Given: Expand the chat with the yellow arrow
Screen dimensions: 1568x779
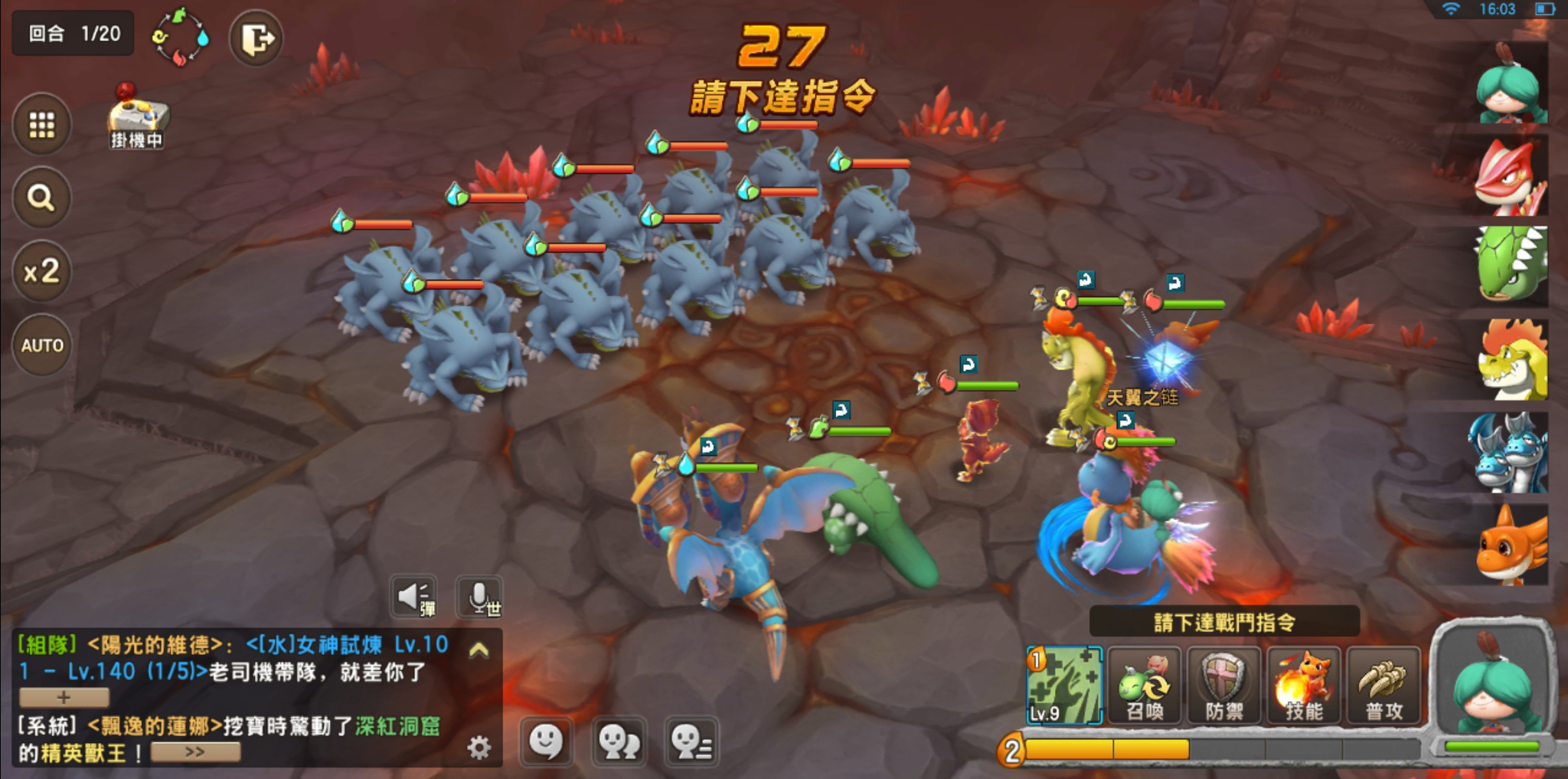Looking at the screenshot, I should click(479, 650).
